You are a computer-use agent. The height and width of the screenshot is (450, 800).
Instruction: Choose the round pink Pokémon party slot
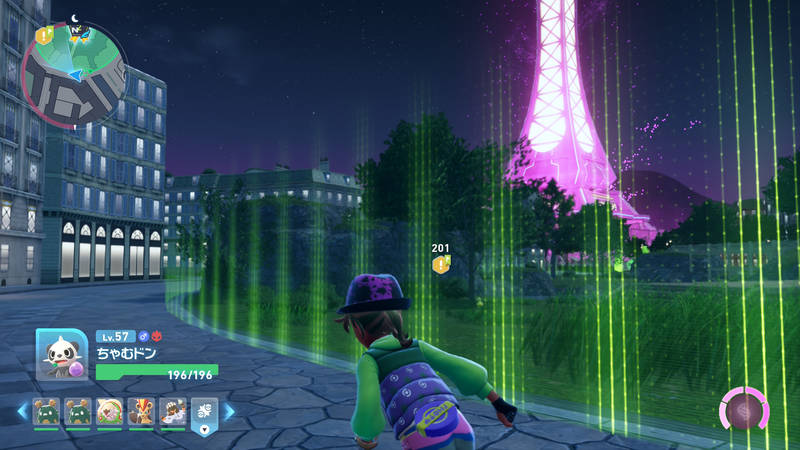[109, 411]
